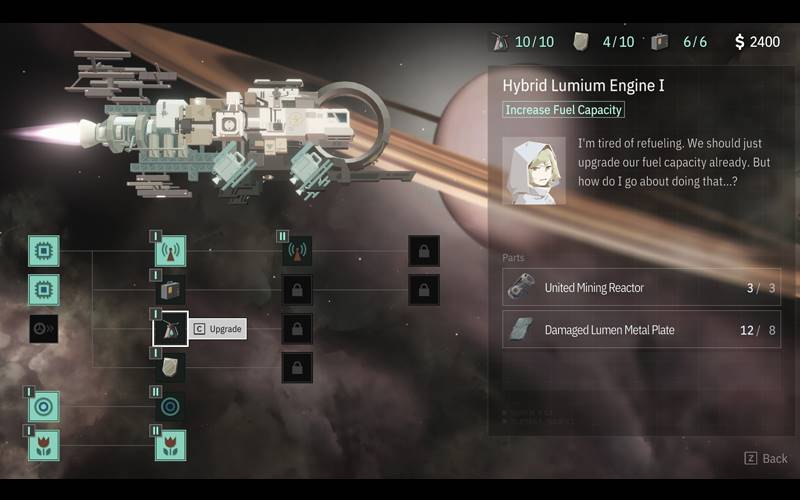The height and width of the screenshot is (500, 800).
Task: Select the level I antenna upgrade node
Action: point(170,251)
